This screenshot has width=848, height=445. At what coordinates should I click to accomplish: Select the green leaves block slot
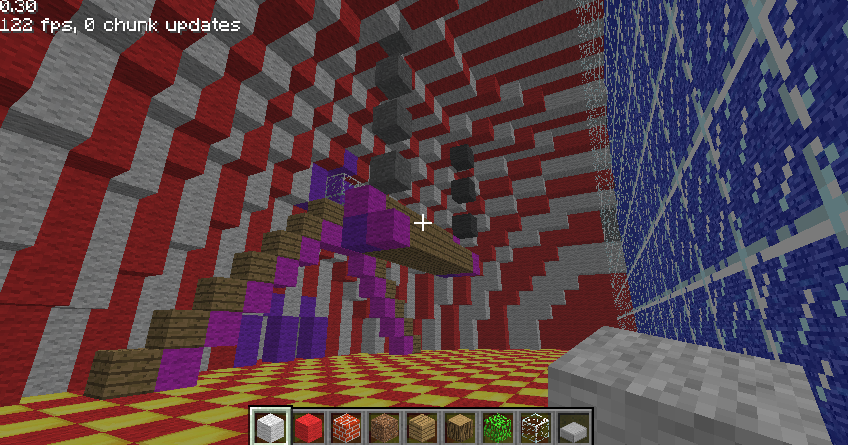498,426
